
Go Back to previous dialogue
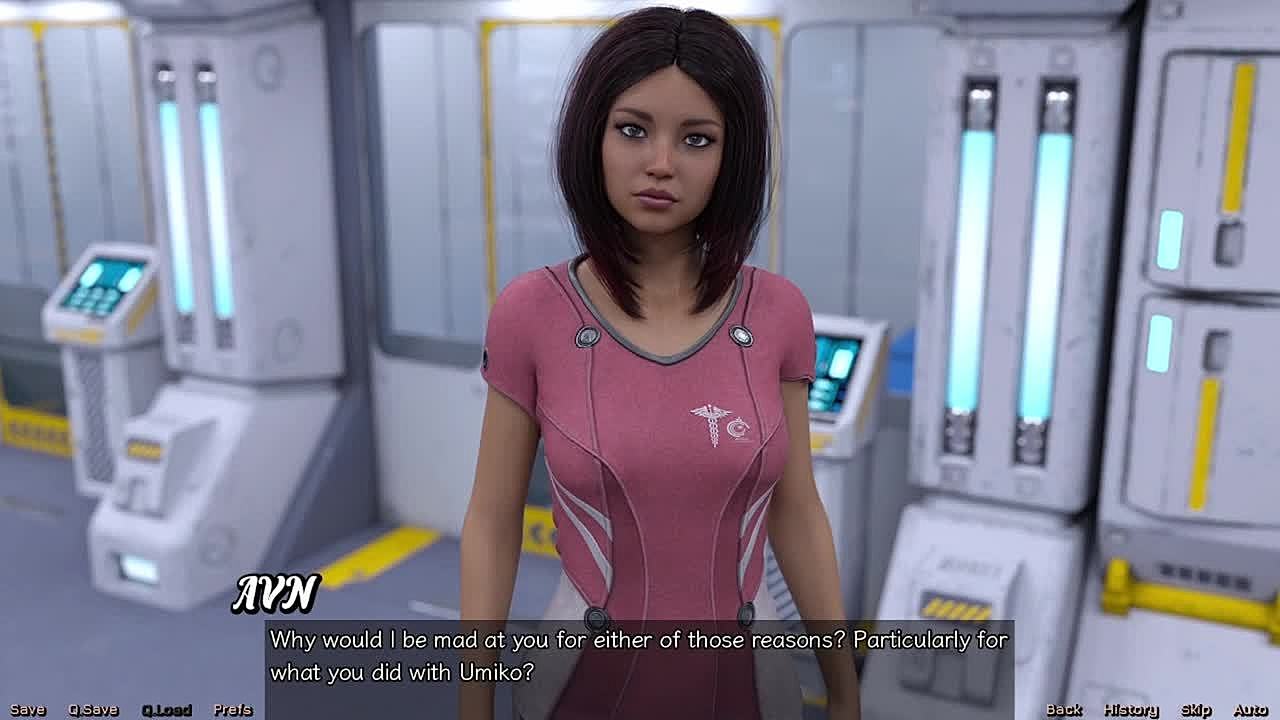[x=1064, y=710]
